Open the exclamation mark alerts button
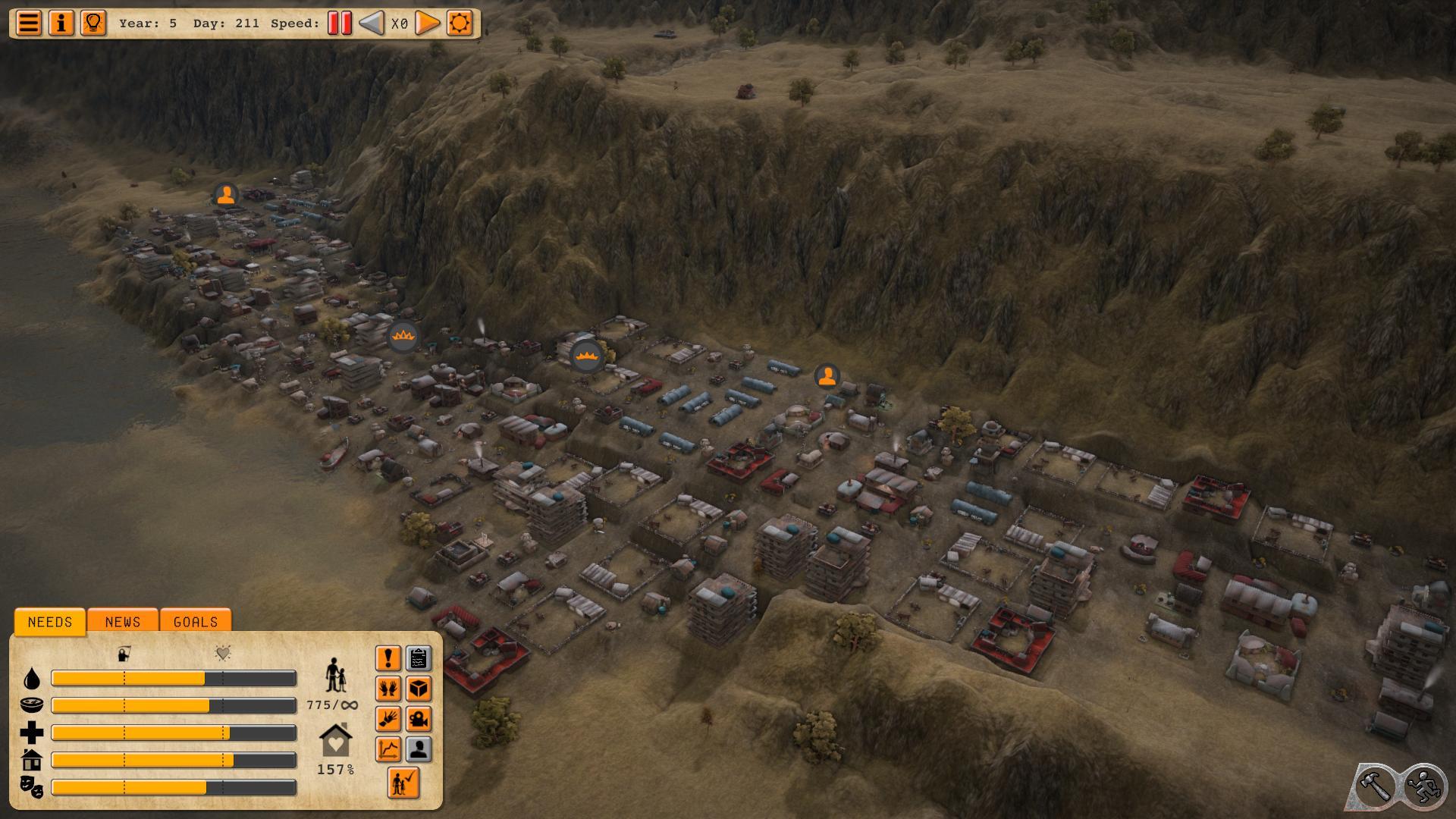This screenshot has height=819, width=1456. [x=388, y=658]
